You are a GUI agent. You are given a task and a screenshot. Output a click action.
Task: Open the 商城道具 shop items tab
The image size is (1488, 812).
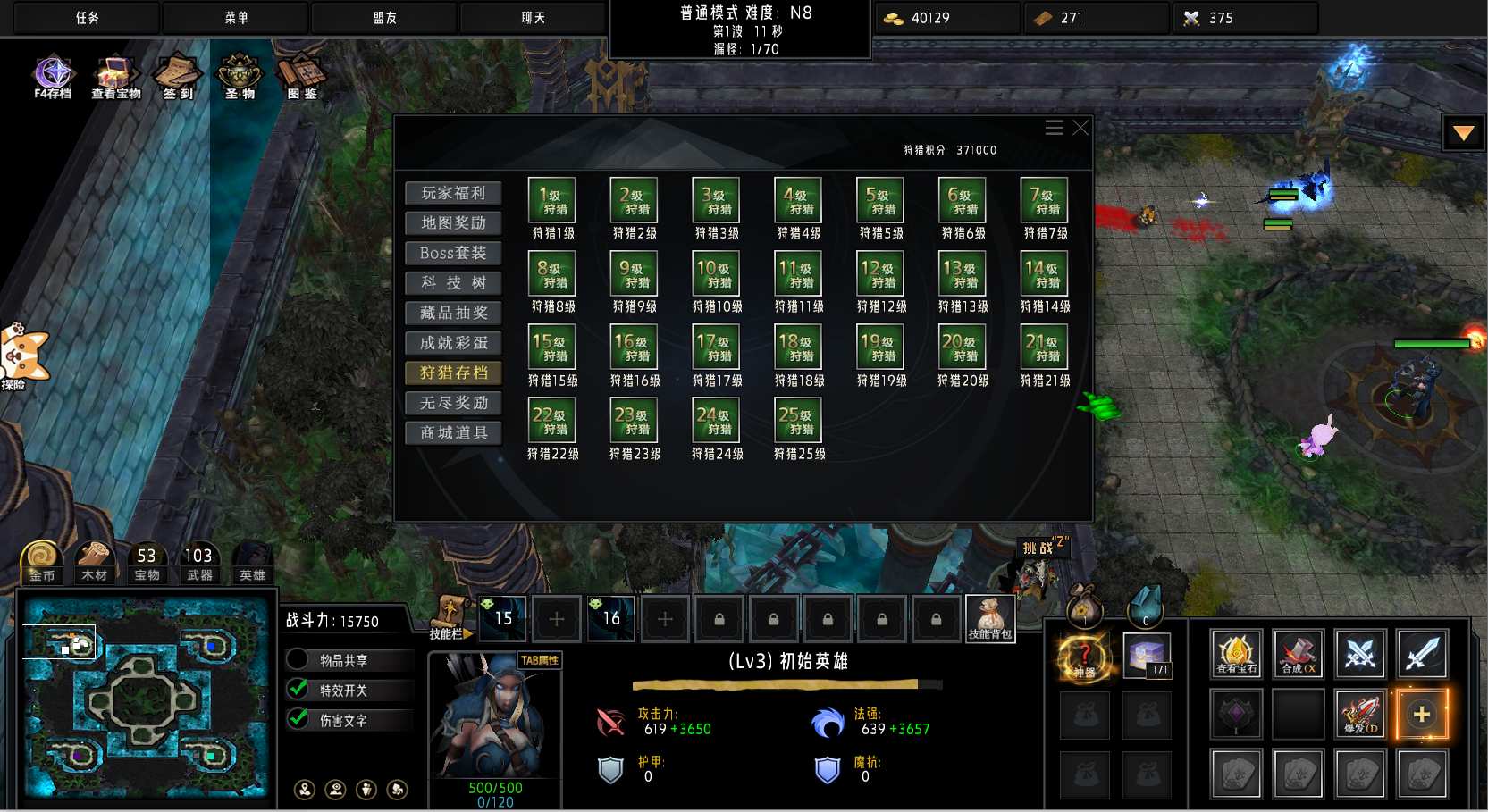point(453,433)
